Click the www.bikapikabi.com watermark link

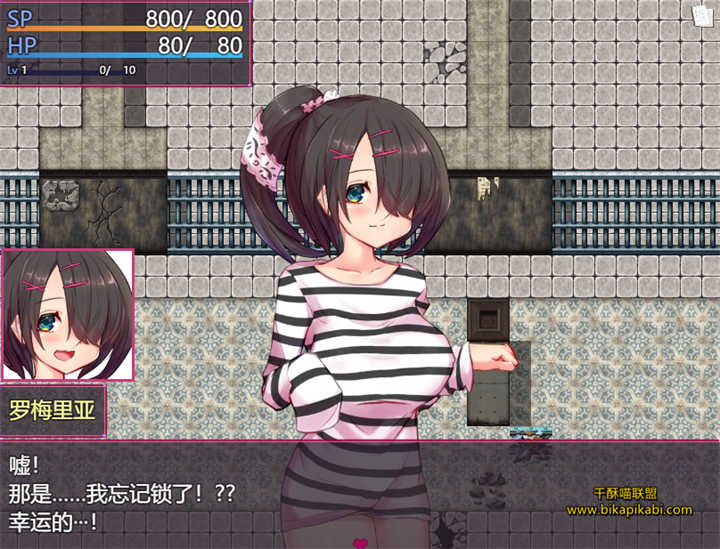[x=629, y=510]
